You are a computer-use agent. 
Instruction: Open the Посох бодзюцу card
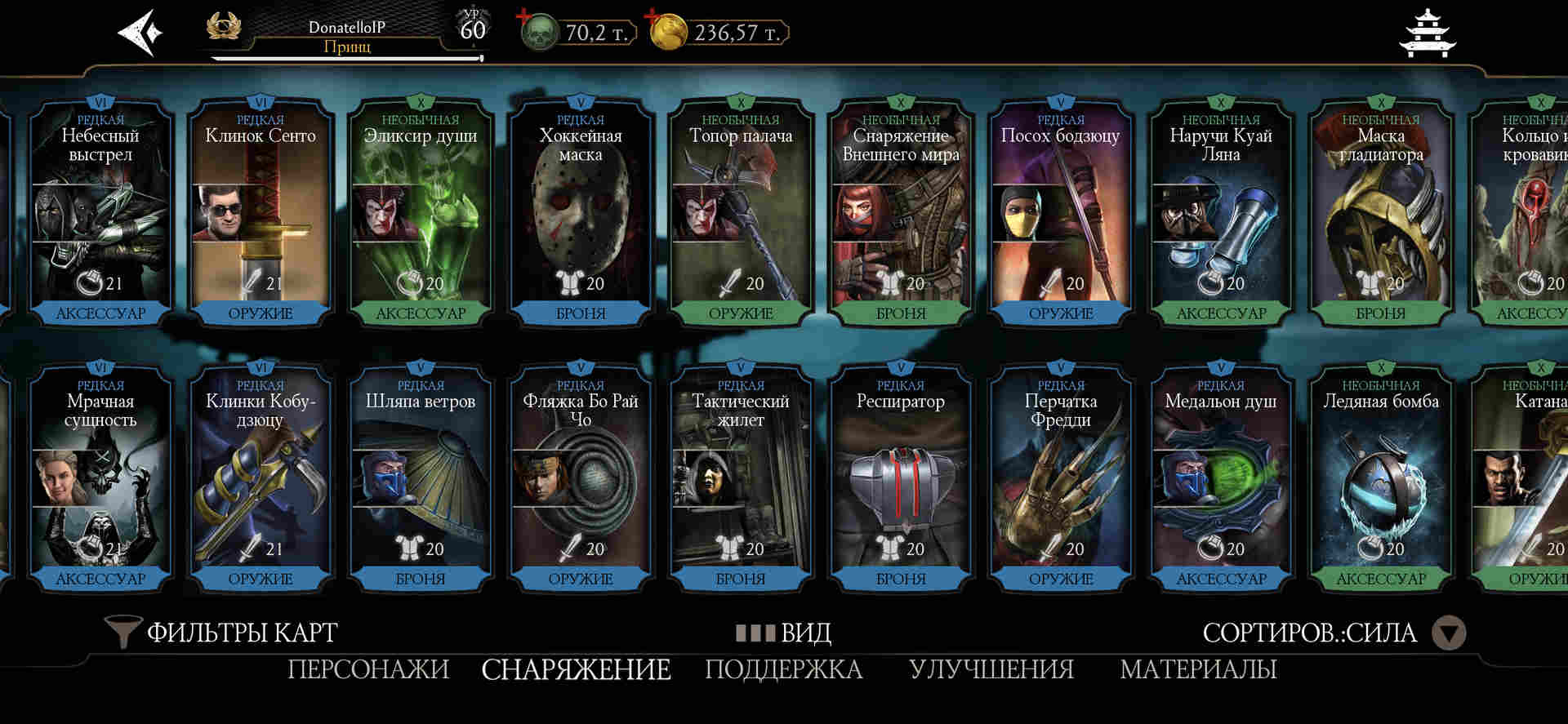coord(1061,212)
